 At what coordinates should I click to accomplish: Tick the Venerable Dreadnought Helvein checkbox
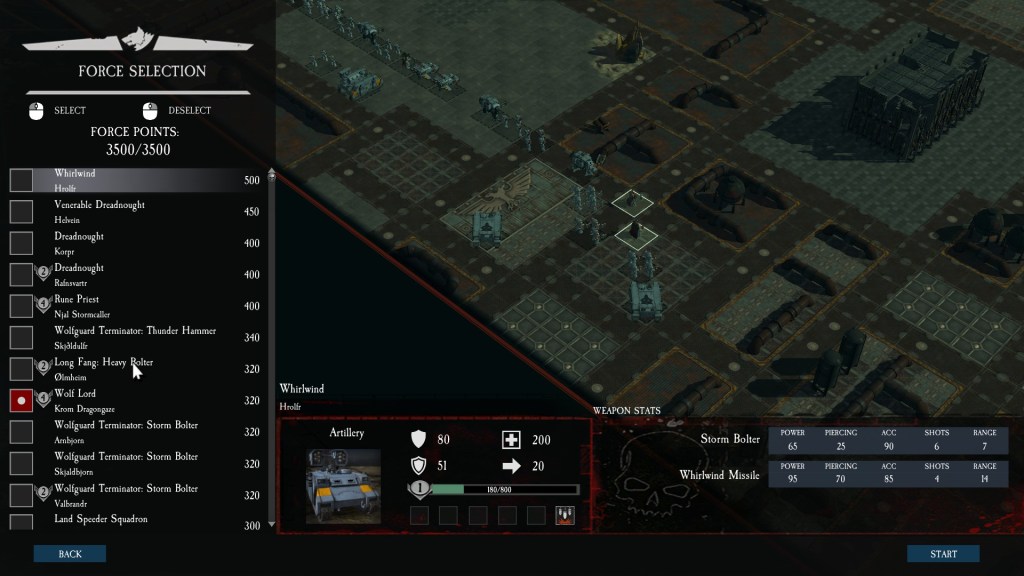pos(21,212)
